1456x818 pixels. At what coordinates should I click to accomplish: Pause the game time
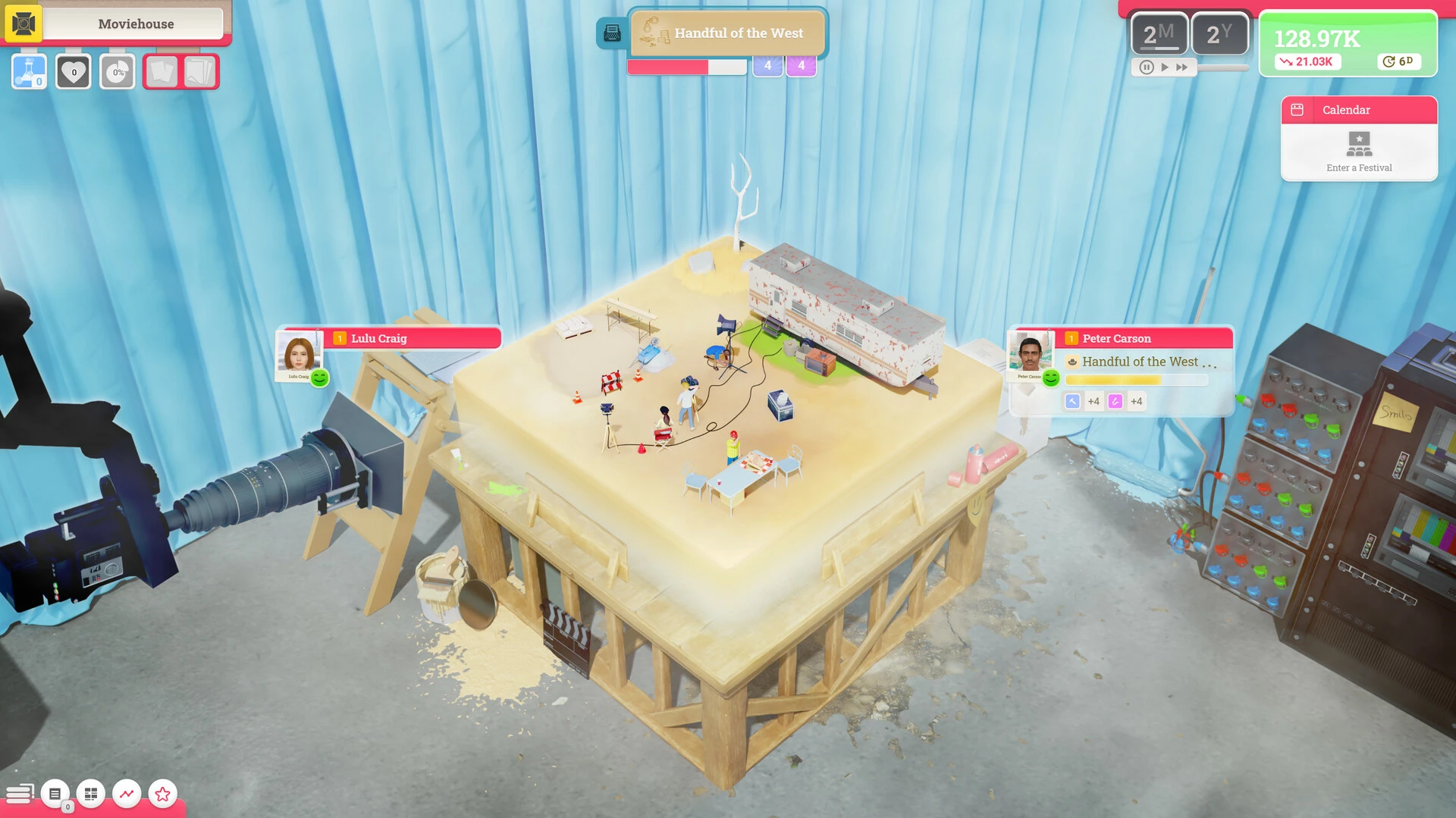1147,67
